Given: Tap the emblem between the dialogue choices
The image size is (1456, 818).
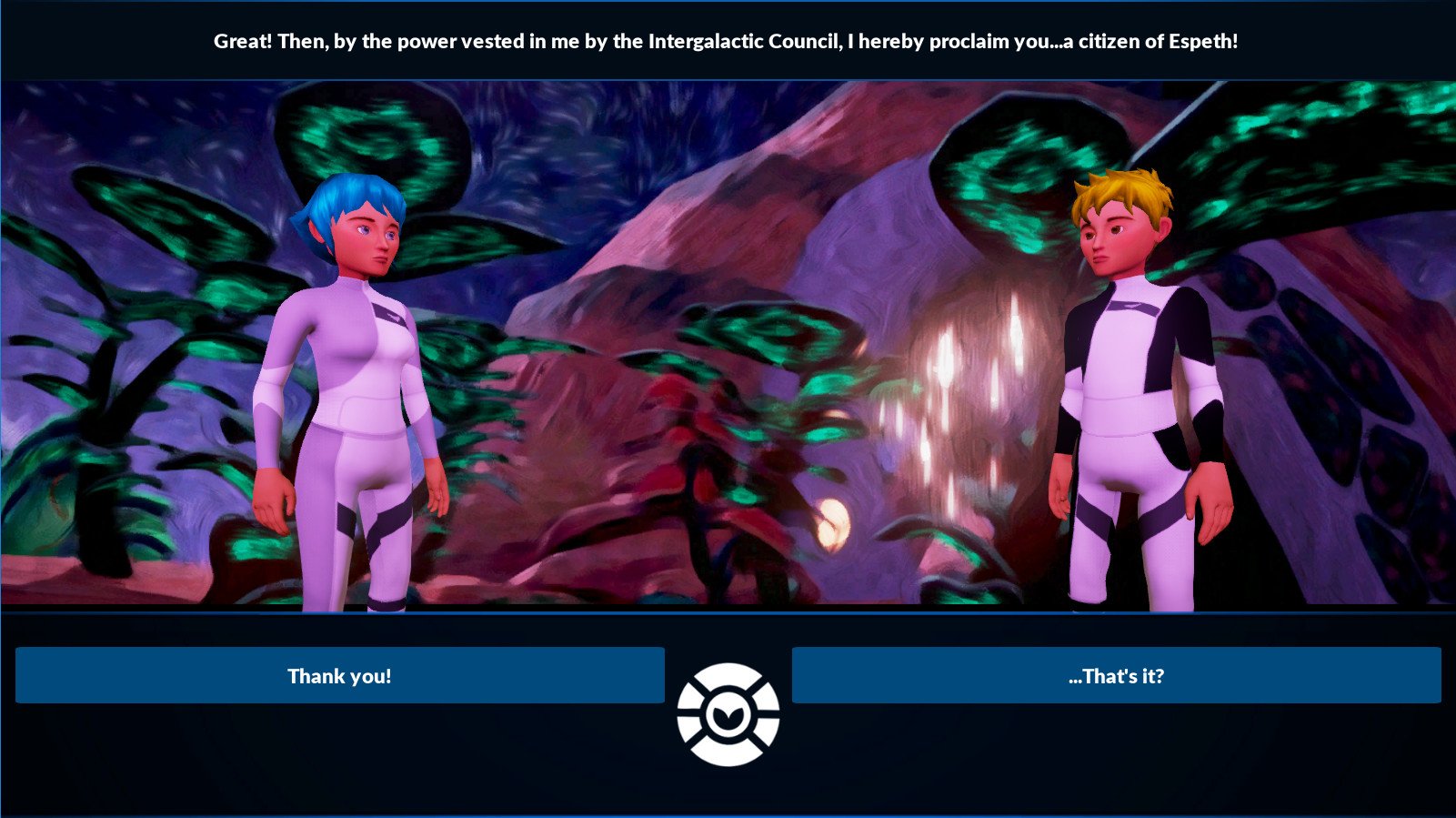Looking at the screenshot, I should click(728, 715).
